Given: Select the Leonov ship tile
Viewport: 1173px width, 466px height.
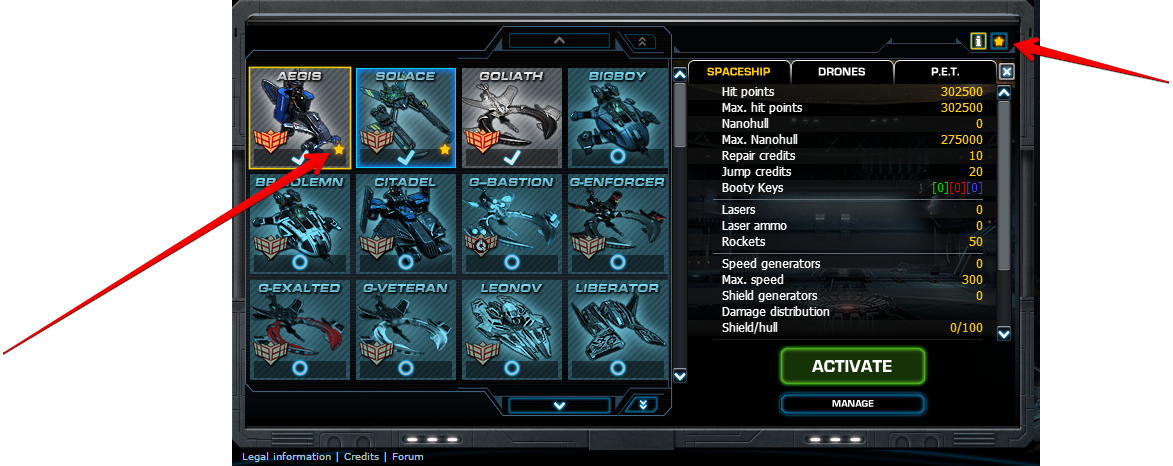Looking at the screenshot, I should click(x=511, y=330).
